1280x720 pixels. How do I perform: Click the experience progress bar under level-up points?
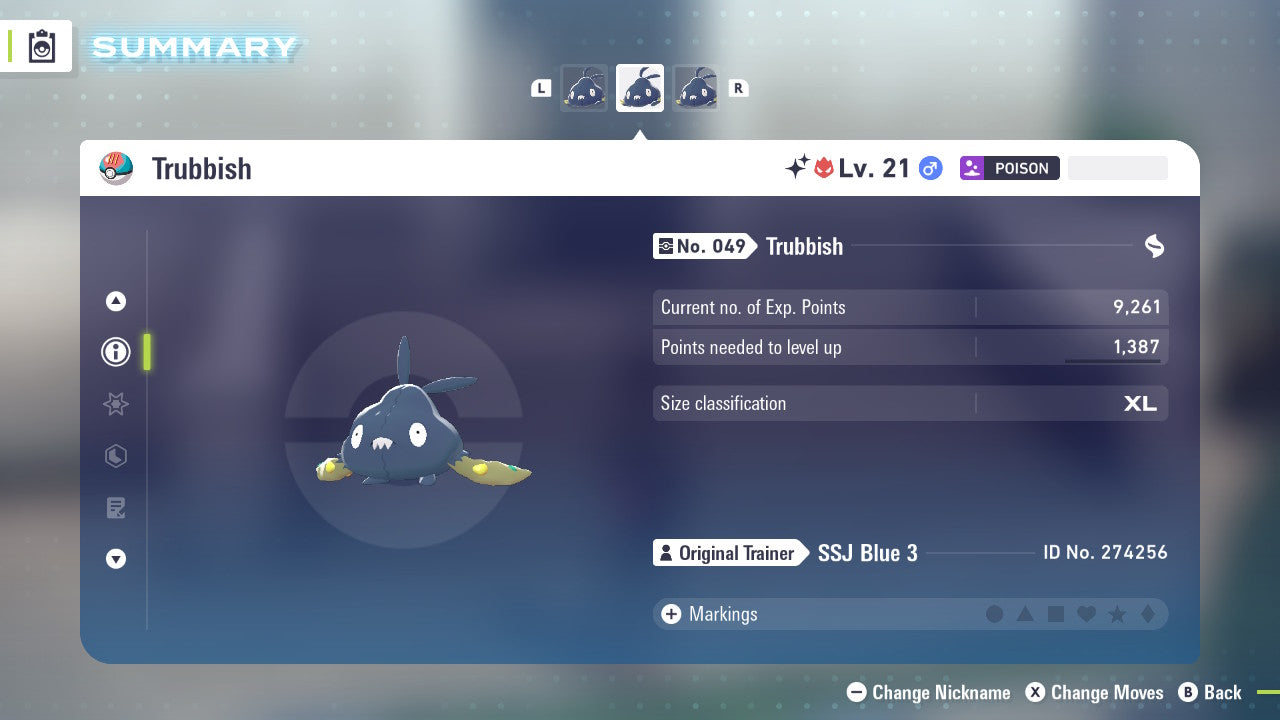click(1115, 360)
